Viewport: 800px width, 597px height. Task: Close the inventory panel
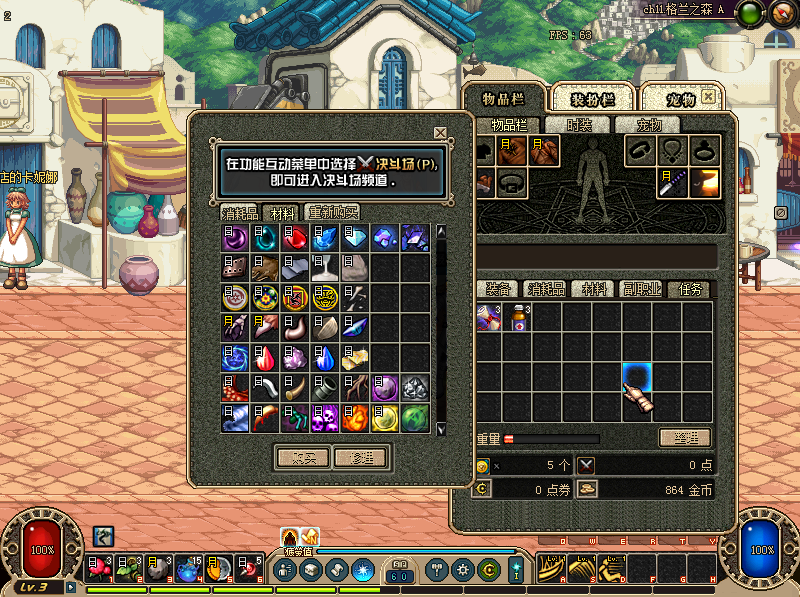pos(708,97)
